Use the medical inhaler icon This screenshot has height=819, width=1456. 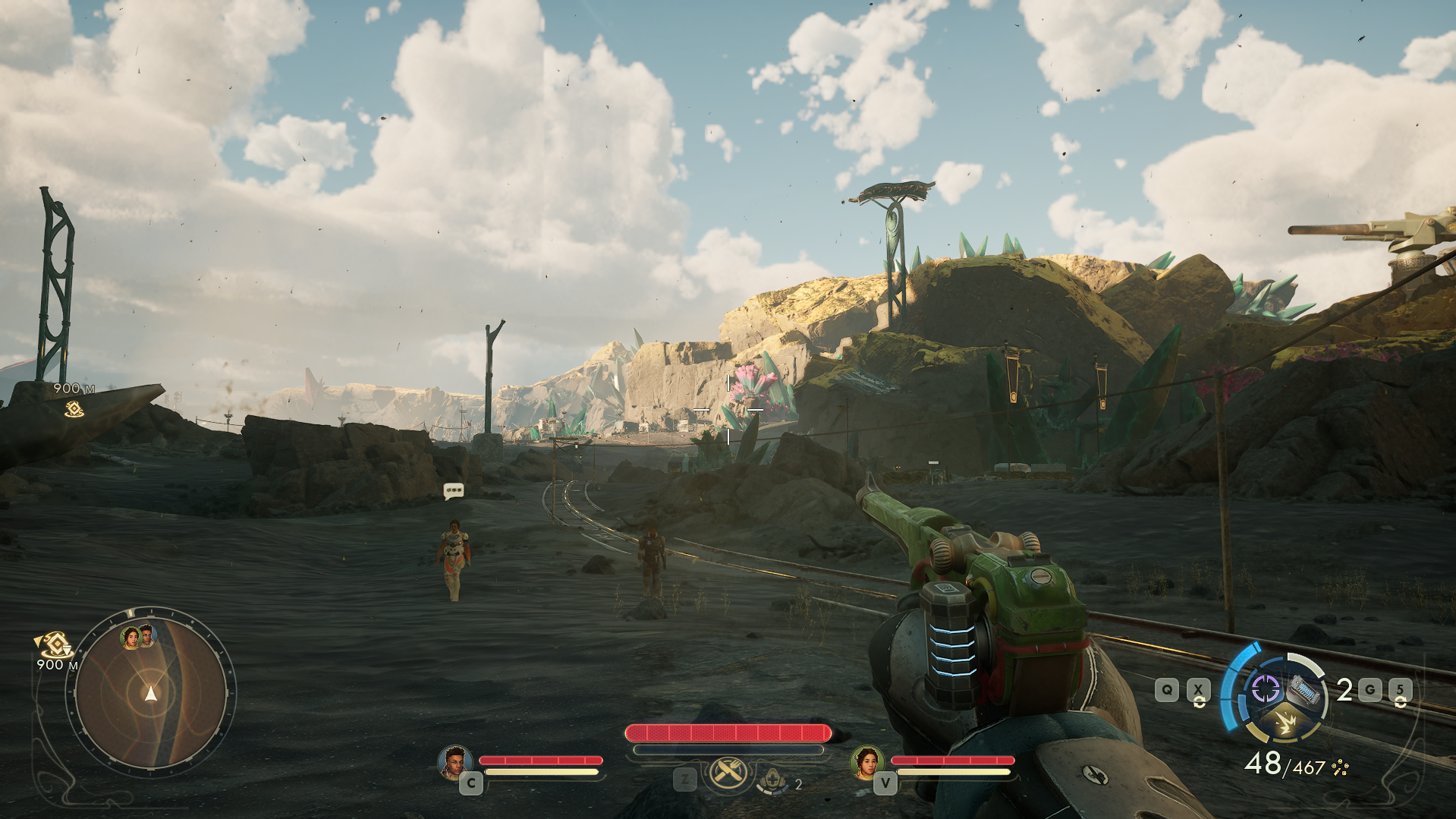pos(773,780)
